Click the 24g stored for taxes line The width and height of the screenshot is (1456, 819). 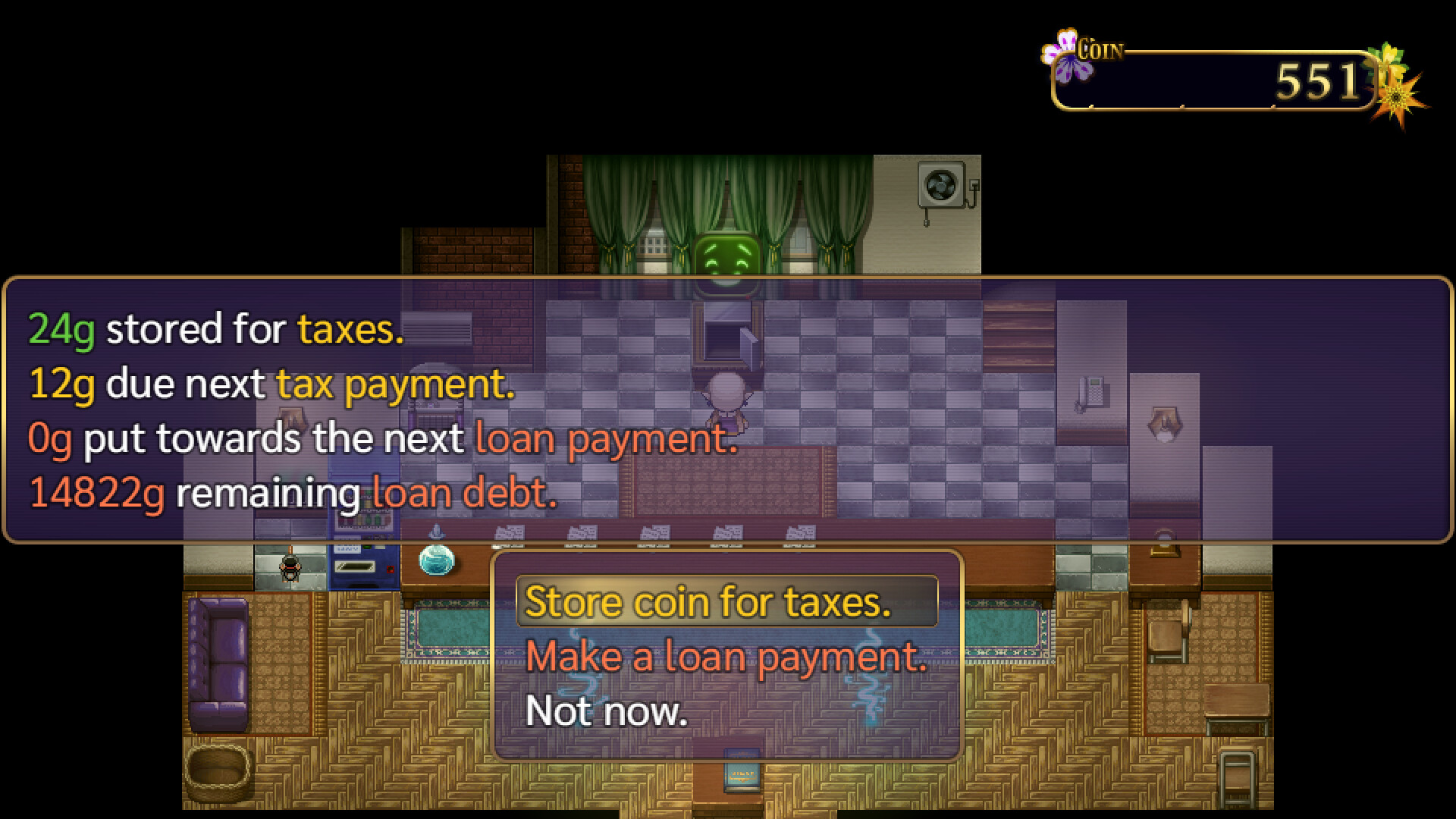pos(214,329)
